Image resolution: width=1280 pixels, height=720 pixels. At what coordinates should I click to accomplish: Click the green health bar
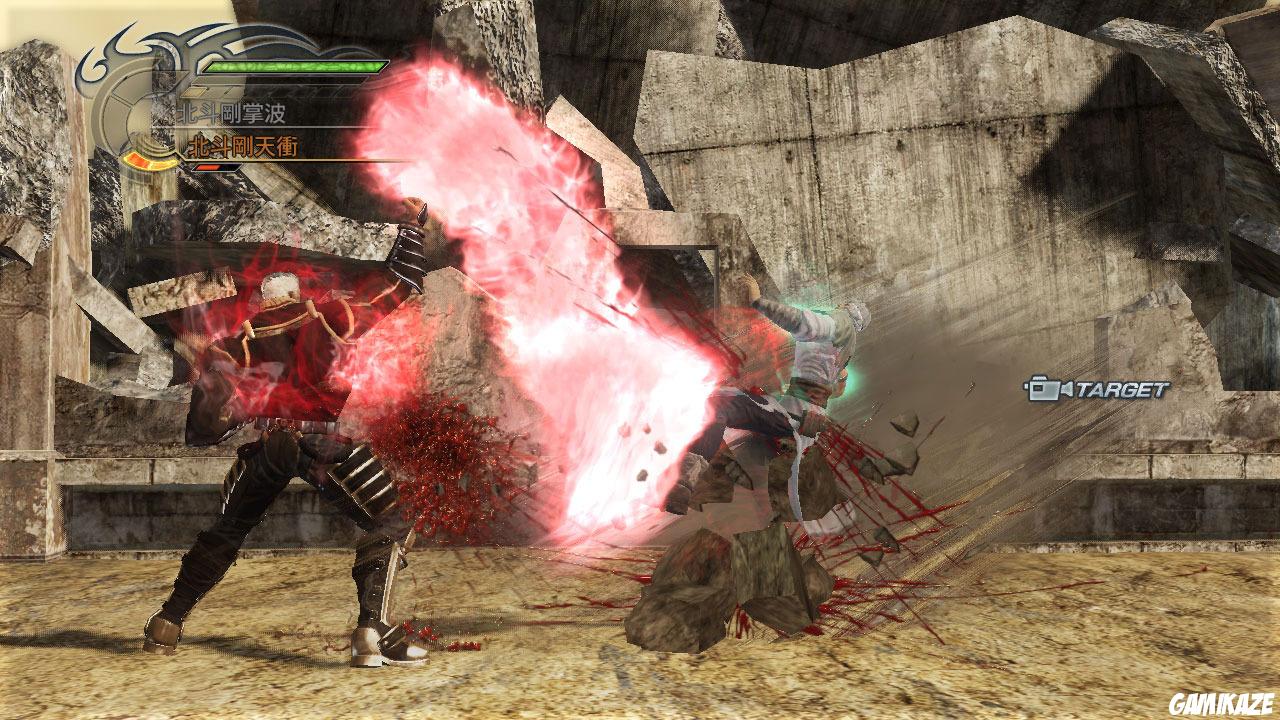pos(293,67)
